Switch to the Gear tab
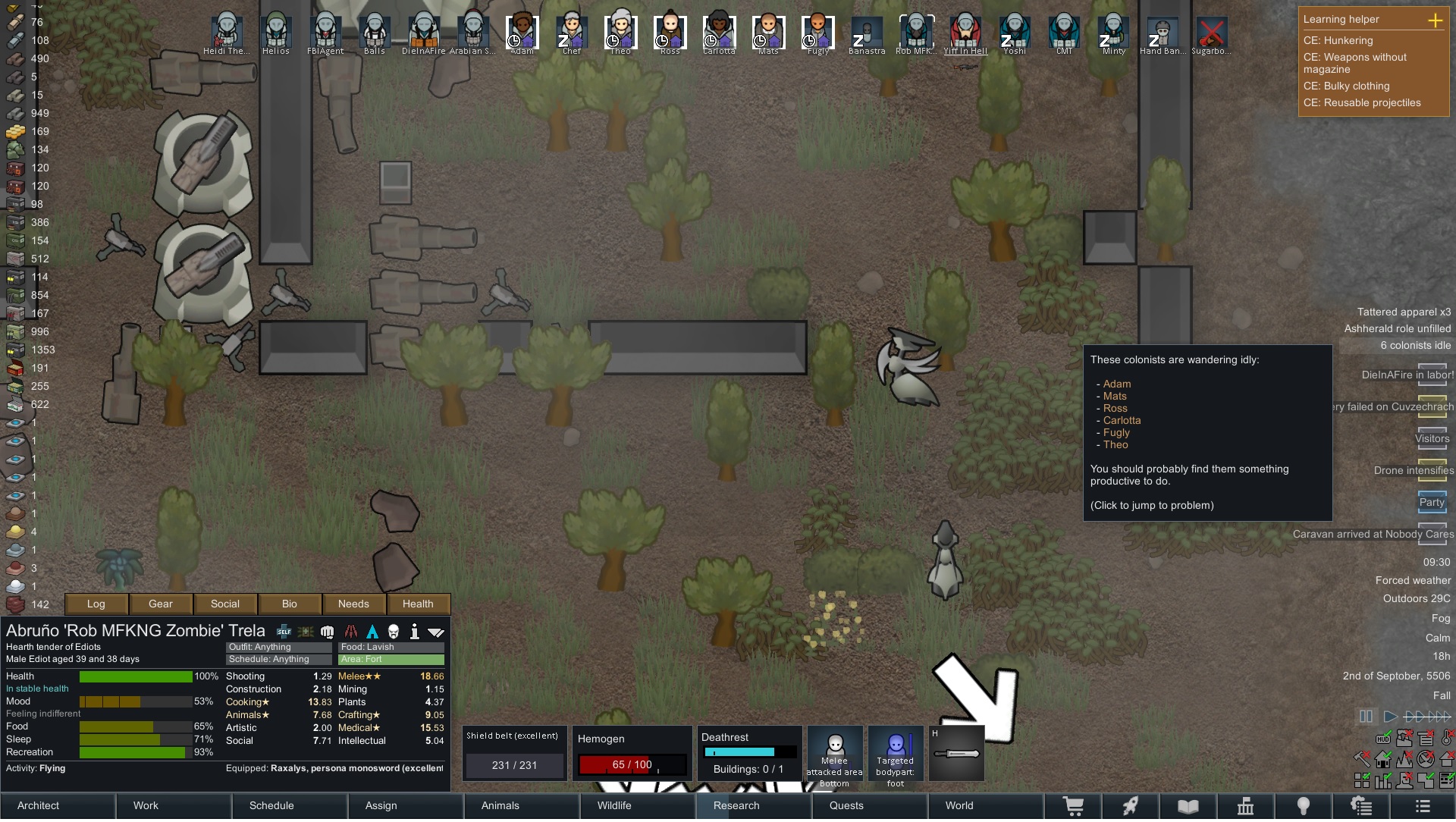The width and height of the screenshot is (1456, 822). pyautogui.click(x=161, y=604)
